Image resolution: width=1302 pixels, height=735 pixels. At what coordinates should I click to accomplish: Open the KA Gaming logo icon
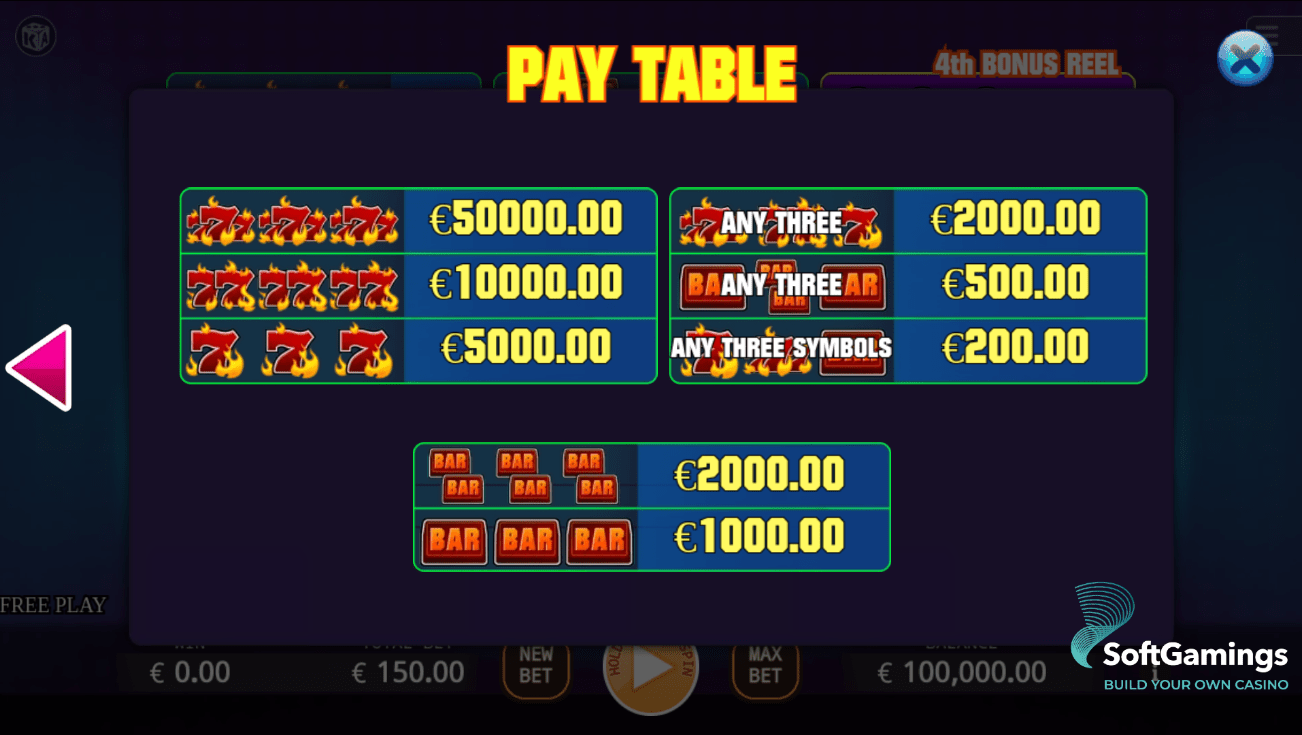coord(37,34)
